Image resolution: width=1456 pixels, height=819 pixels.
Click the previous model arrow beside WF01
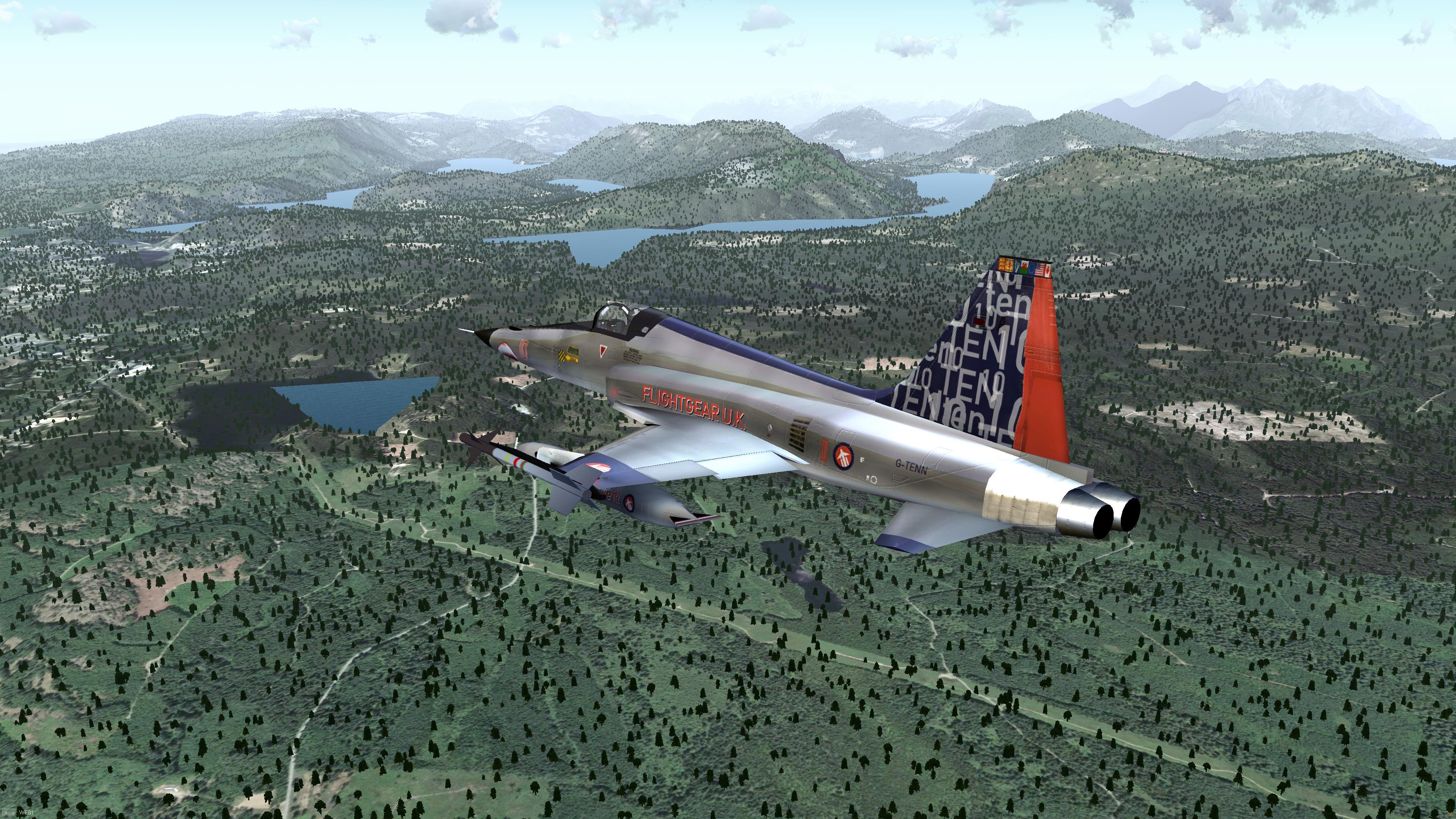point(6,813)
